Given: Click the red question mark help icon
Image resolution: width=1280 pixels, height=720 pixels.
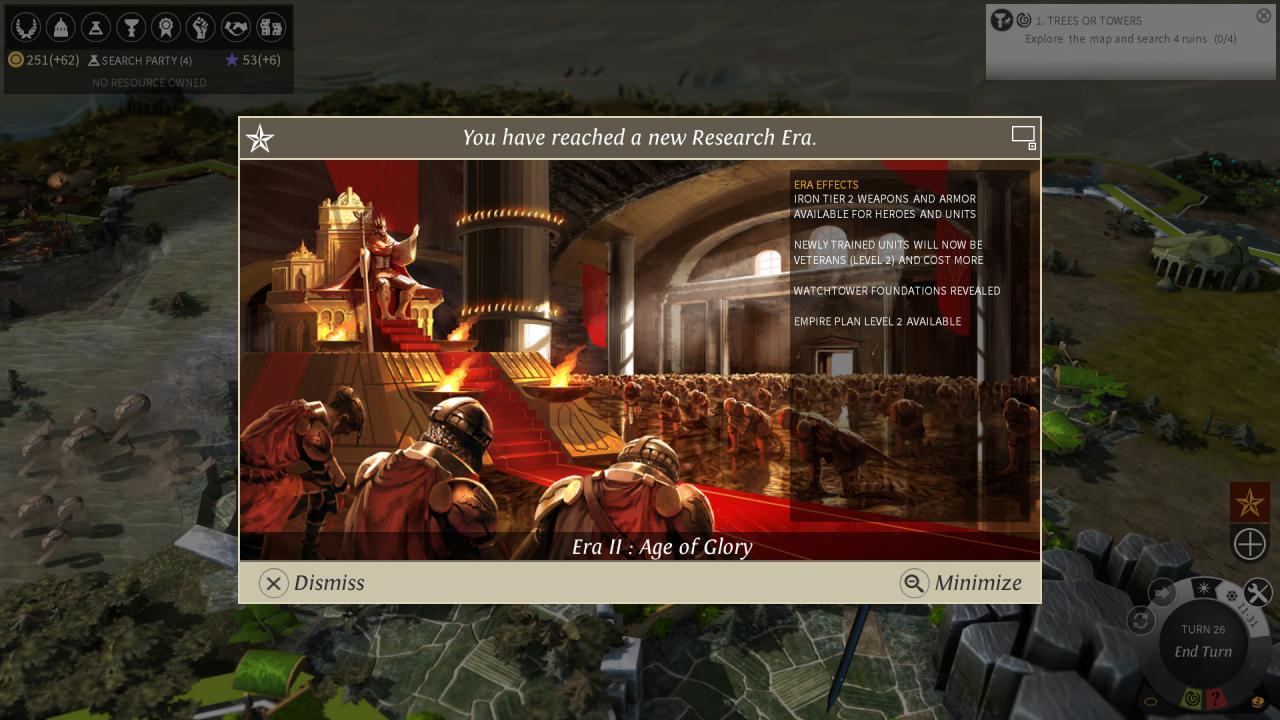Looking at the screenshot, I should point(1216,699).
